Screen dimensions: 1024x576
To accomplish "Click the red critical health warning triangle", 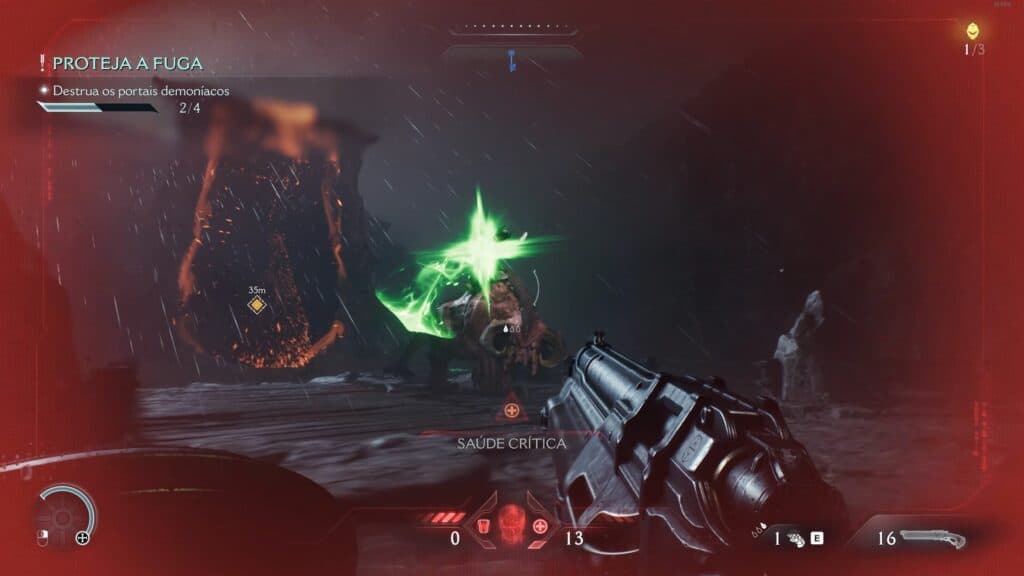I will point(511,409).
